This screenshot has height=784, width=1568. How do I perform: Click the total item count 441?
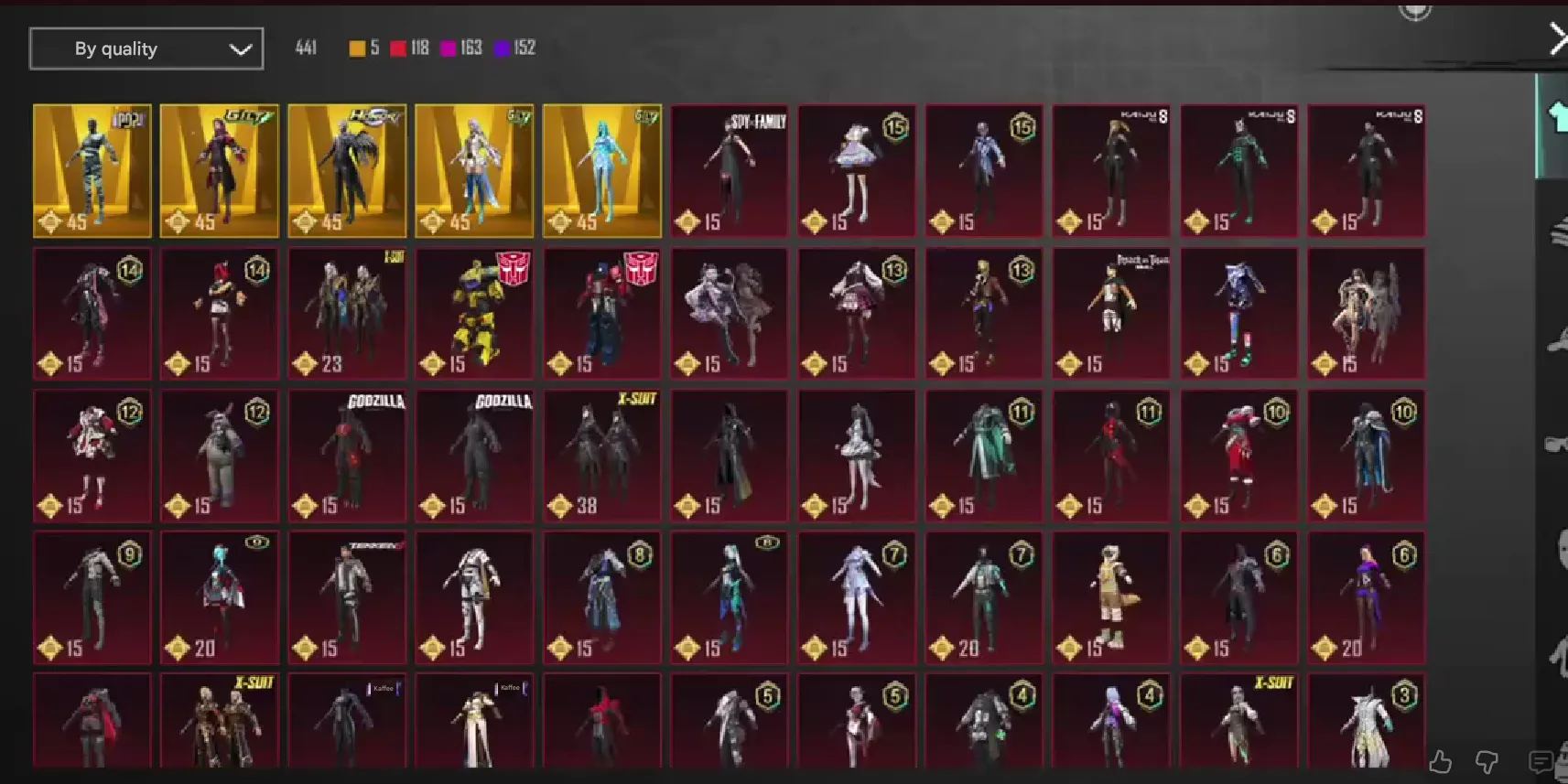306,48
